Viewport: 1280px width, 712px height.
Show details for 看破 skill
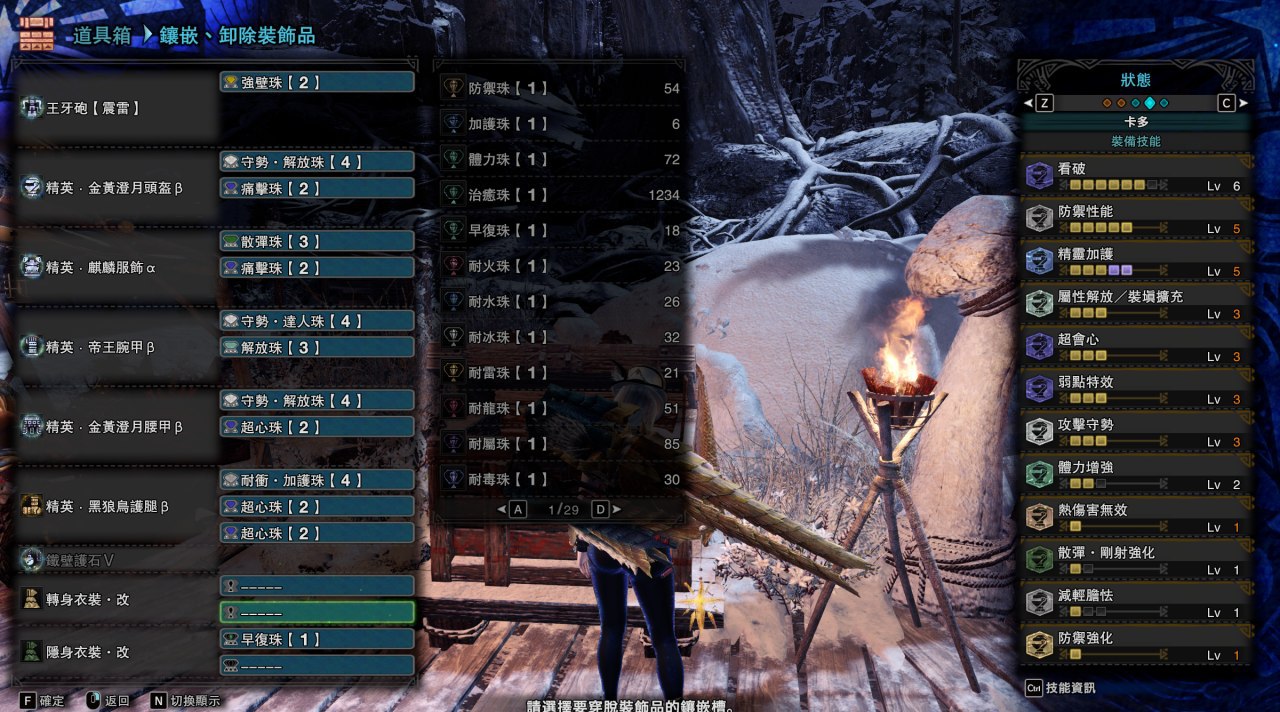1136,177
